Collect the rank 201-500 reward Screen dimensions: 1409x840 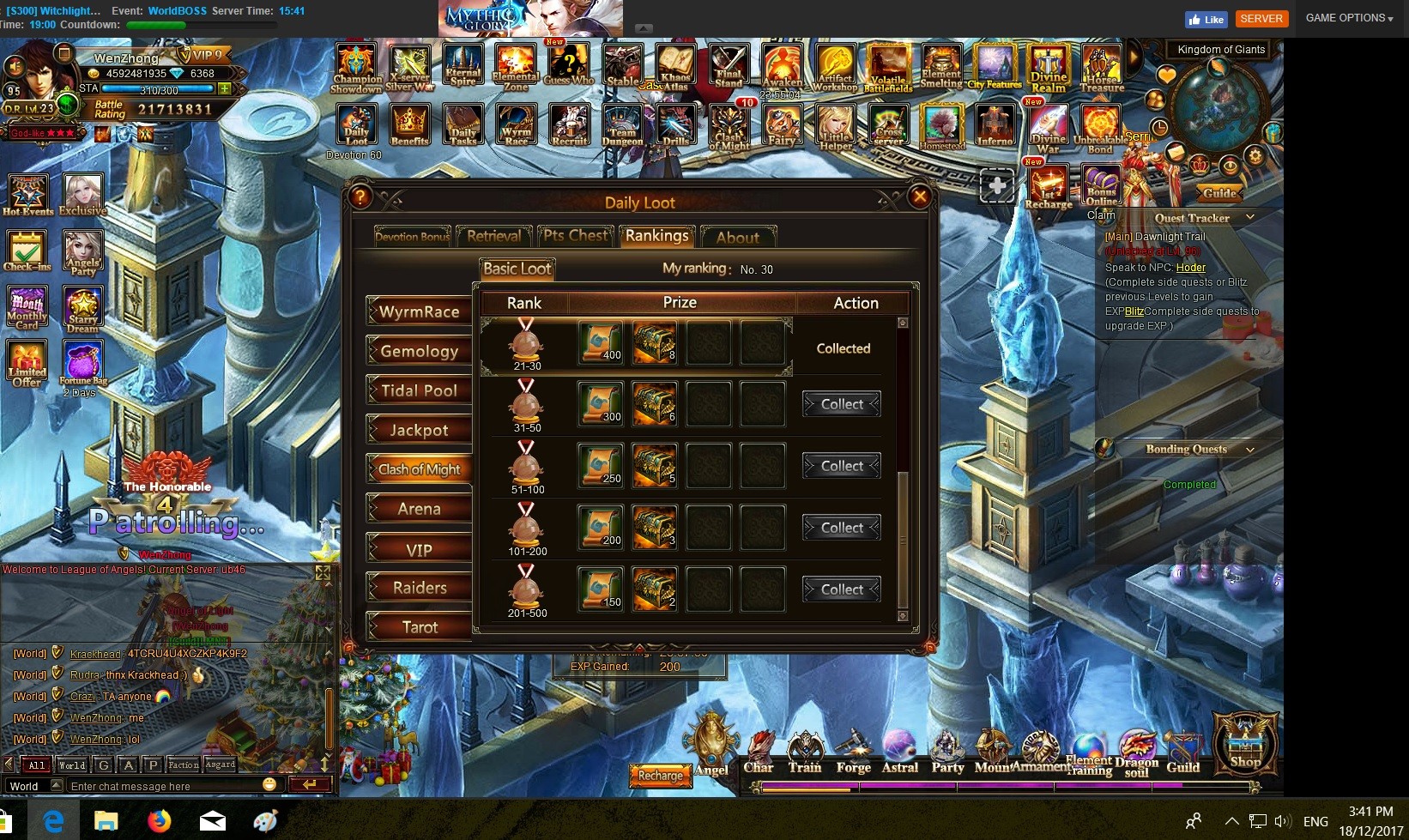coord(842,589)
